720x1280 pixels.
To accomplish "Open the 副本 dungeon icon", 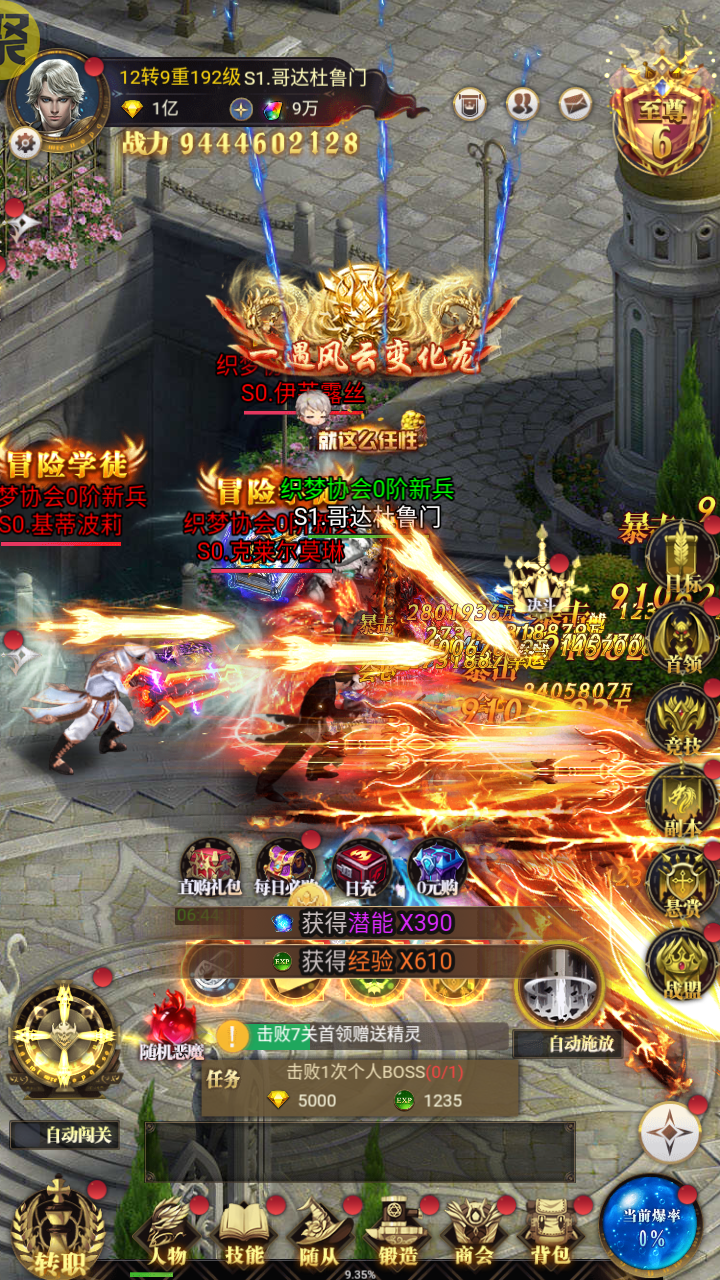I will [x=681, y=799].
